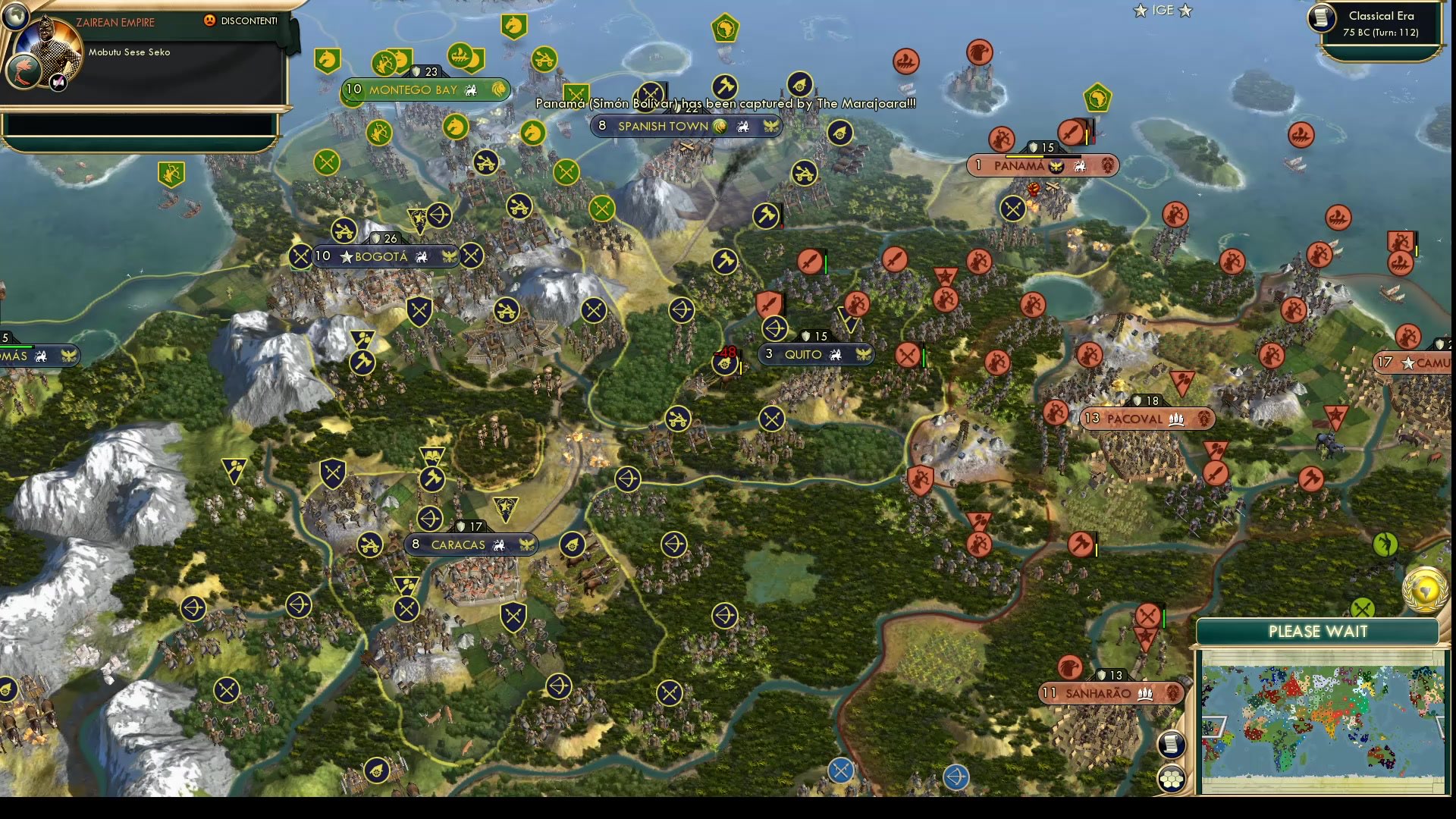The height and width of the screenshot is (819, 1456).
Task: Click the Sanharão city name plate
Action: (1111, 692)
